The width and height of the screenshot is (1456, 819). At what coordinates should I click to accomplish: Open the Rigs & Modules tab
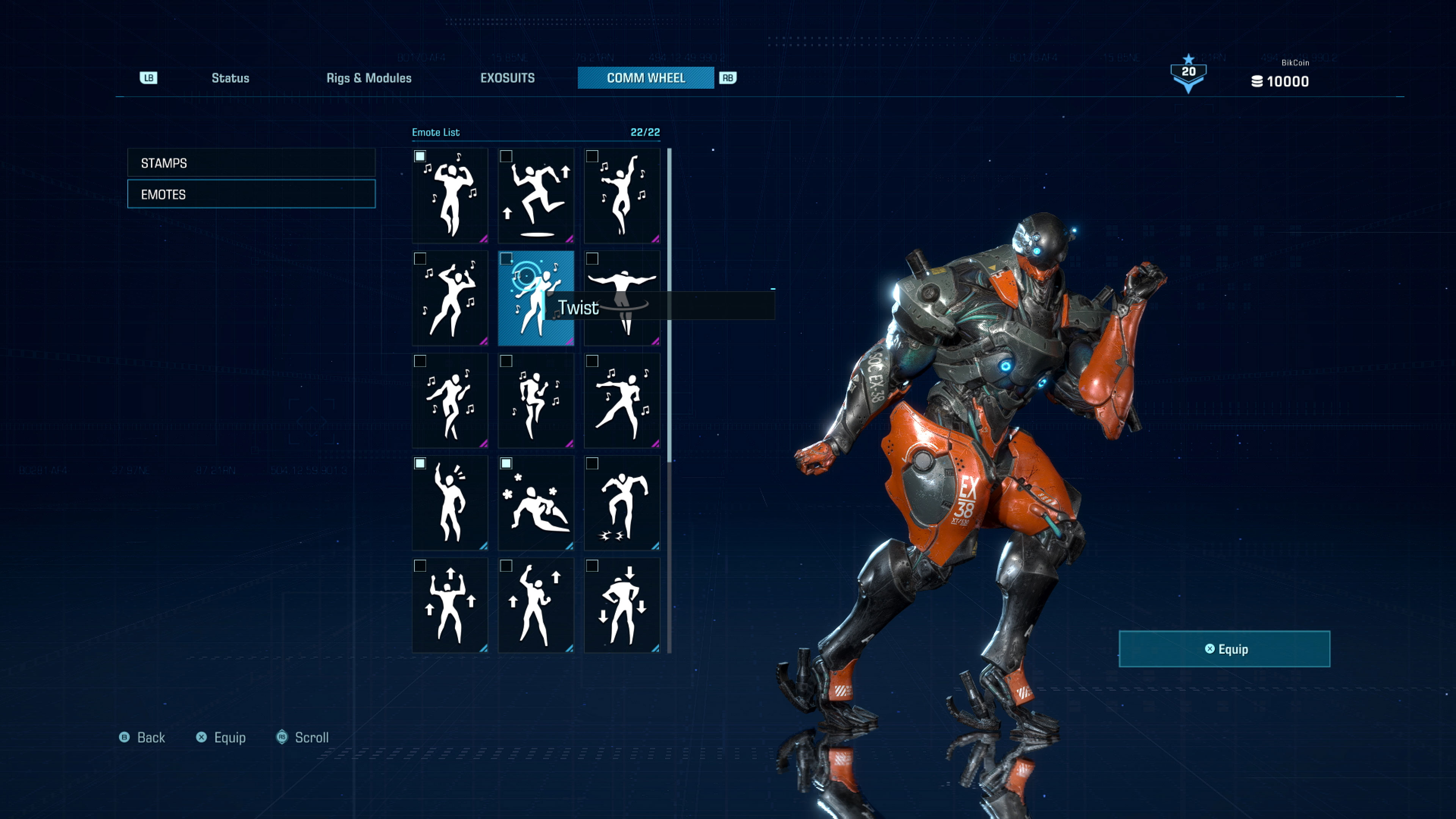click(x=369, y=78)
